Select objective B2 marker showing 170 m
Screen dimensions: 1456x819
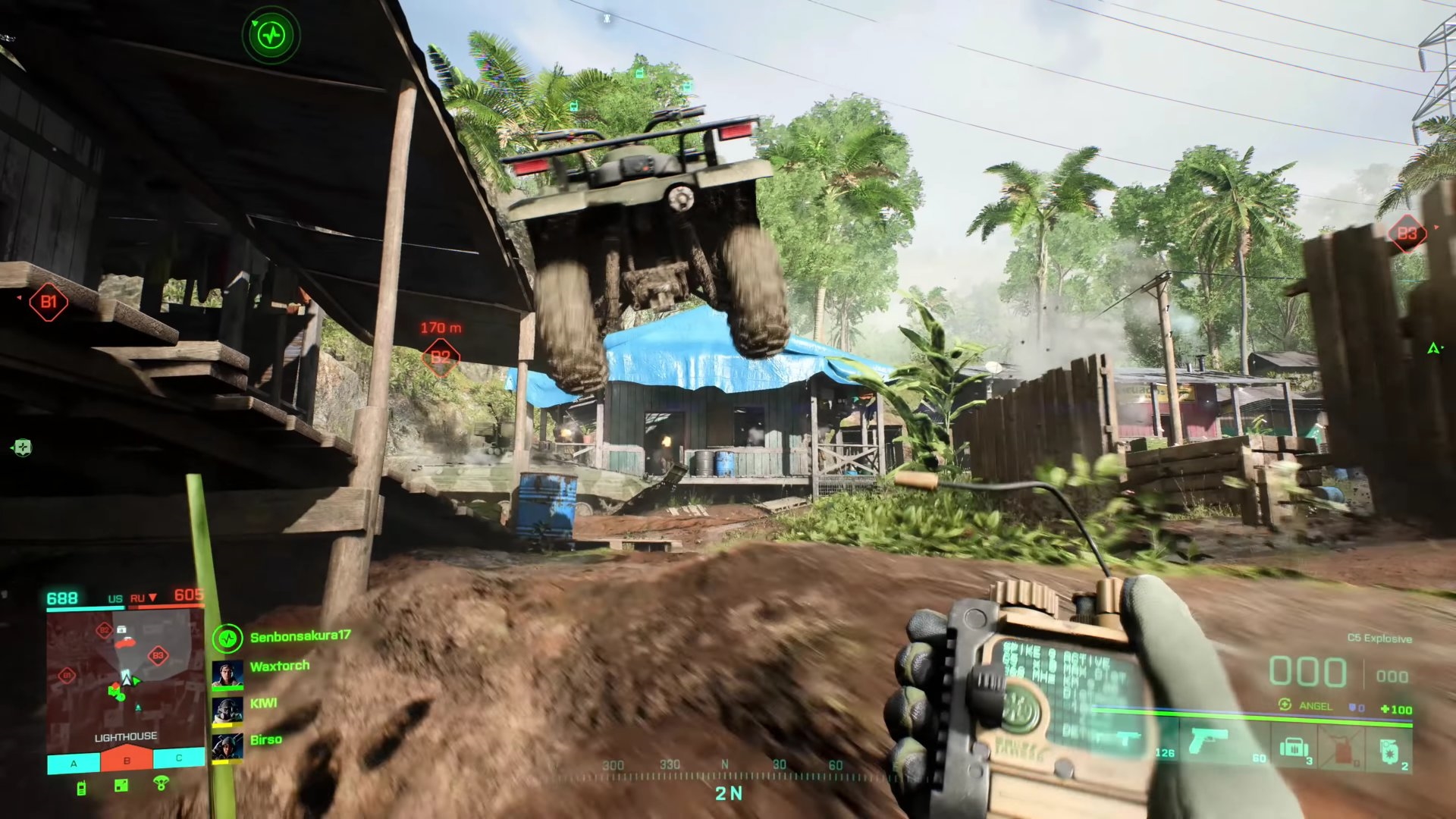(441, 356)
